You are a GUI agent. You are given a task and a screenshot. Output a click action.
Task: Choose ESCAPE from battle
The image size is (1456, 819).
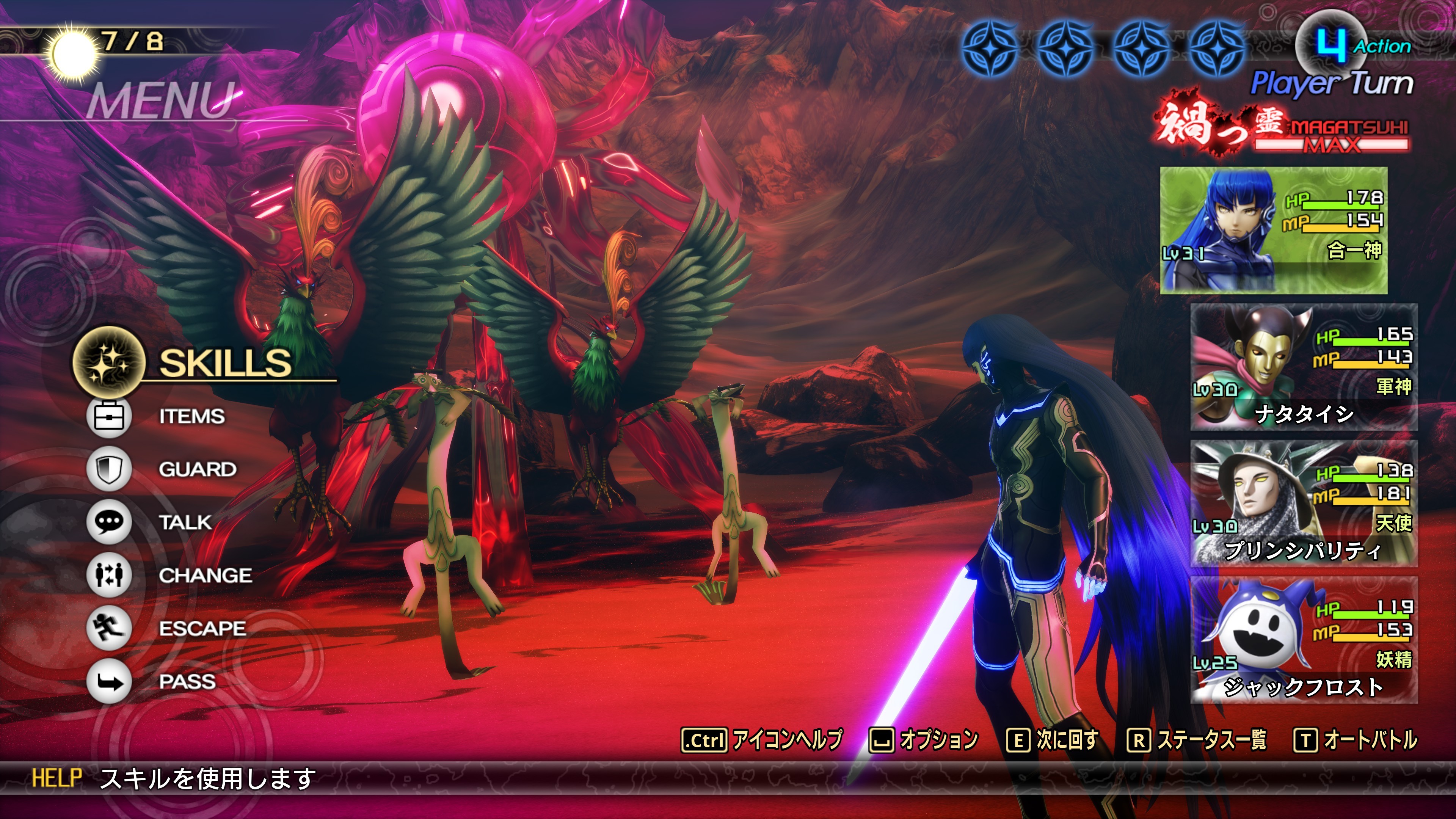point(202,629)
